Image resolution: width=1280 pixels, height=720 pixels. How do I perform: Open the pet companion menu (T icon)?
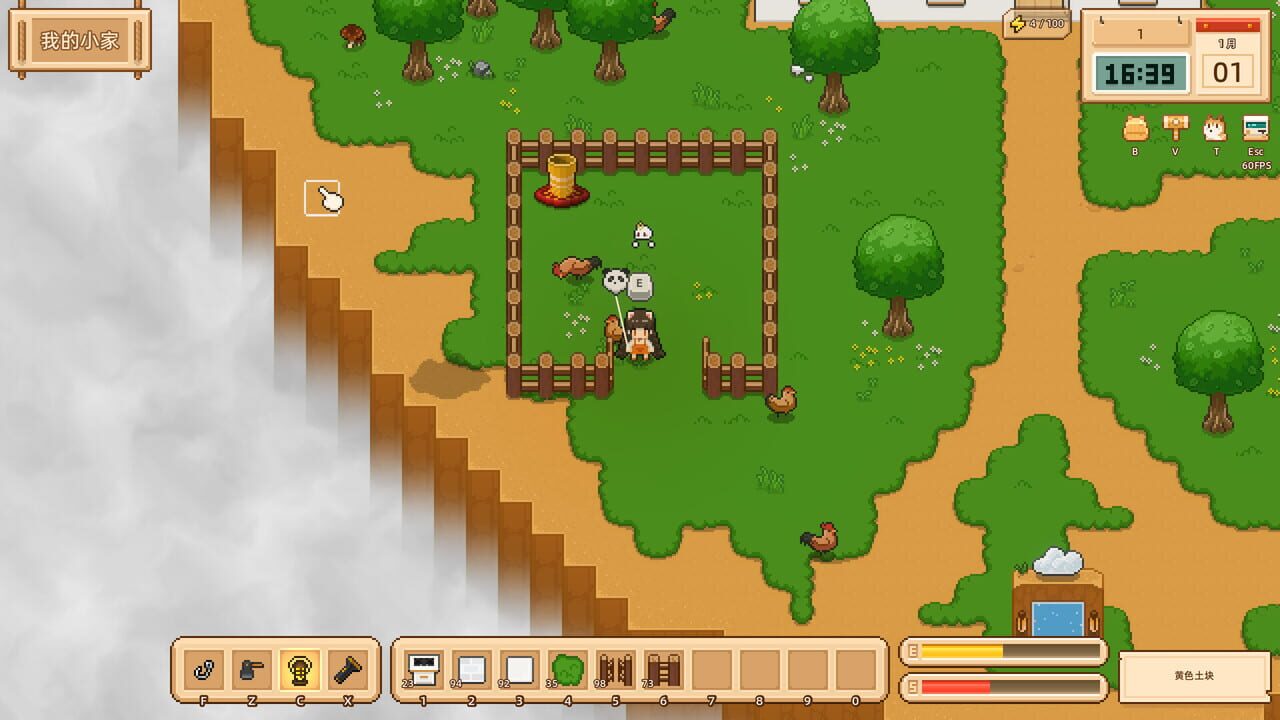pos(1214,128)
